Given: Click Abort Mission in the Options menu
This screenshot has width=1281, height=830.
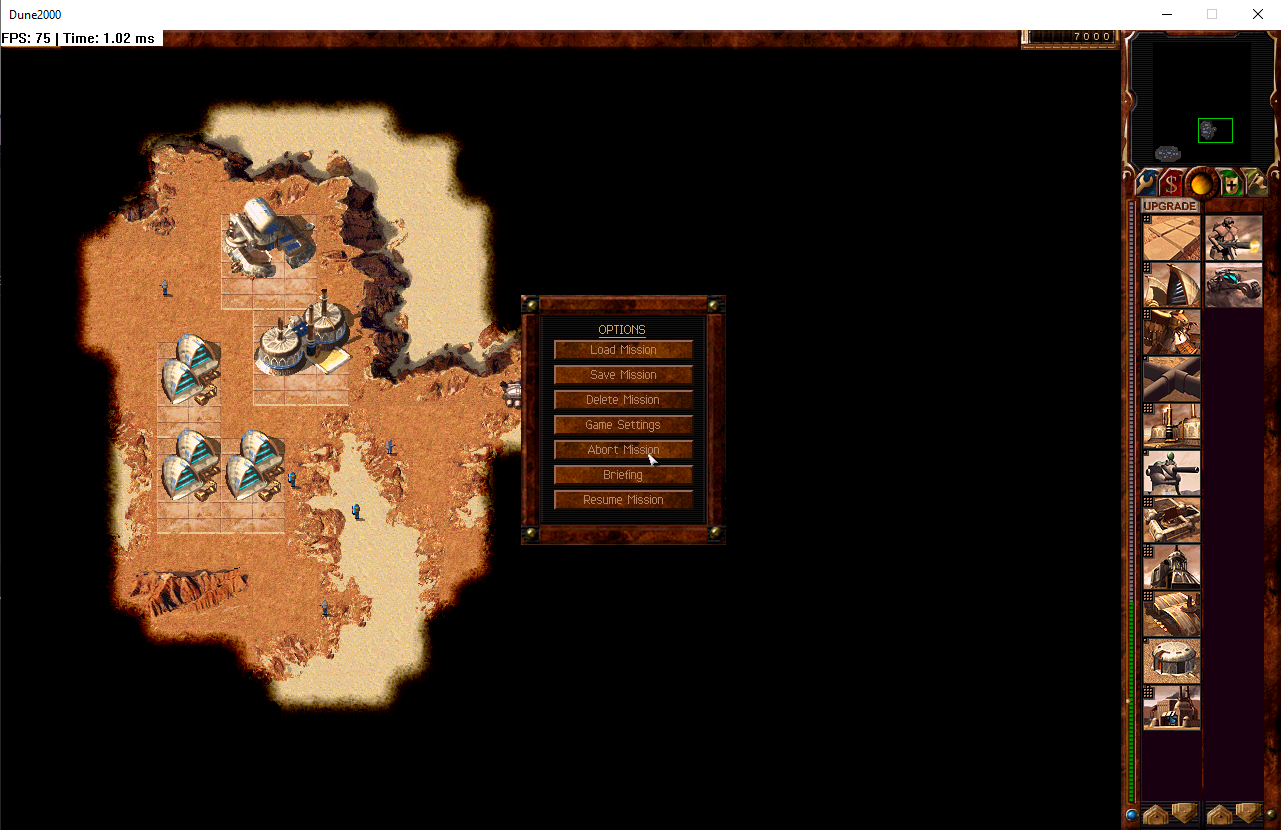Looking at the screenshot, I should [622, 449].
